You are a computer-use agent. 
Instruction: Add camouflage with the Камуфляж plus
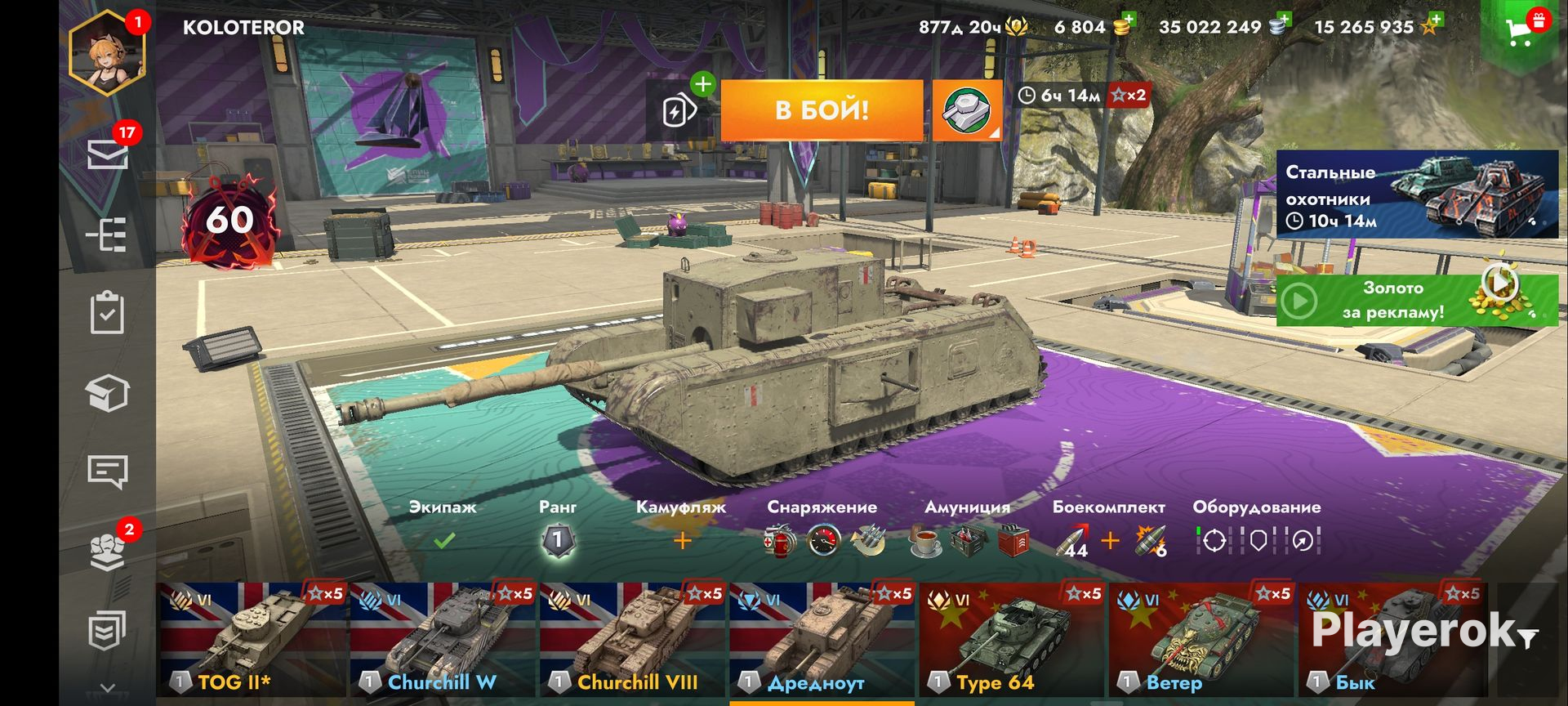[x=682, y=540]
